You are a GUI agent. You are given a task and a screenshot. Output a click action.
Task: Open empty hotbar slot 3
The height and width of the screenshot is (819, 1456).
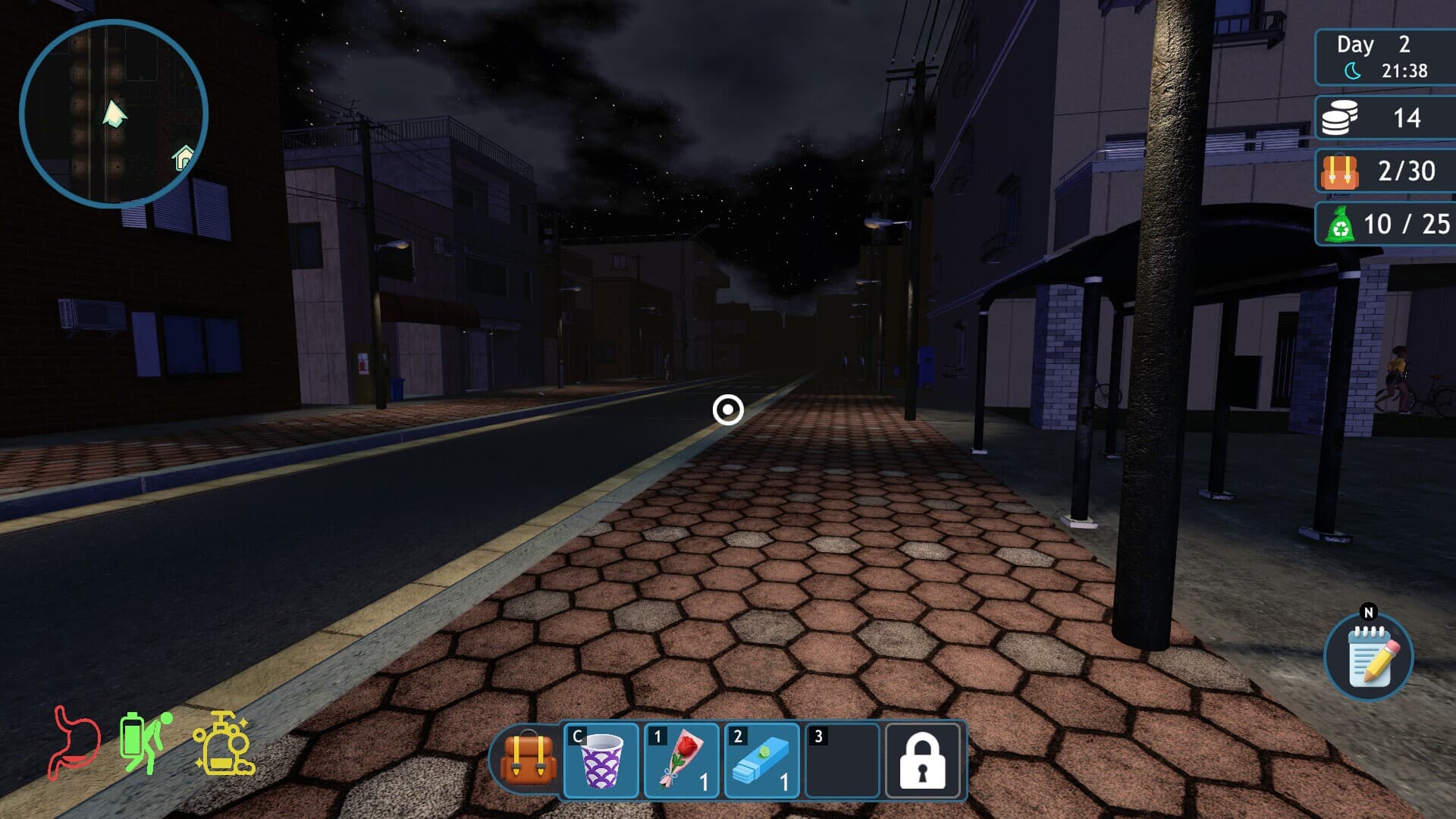click(842, 761)
